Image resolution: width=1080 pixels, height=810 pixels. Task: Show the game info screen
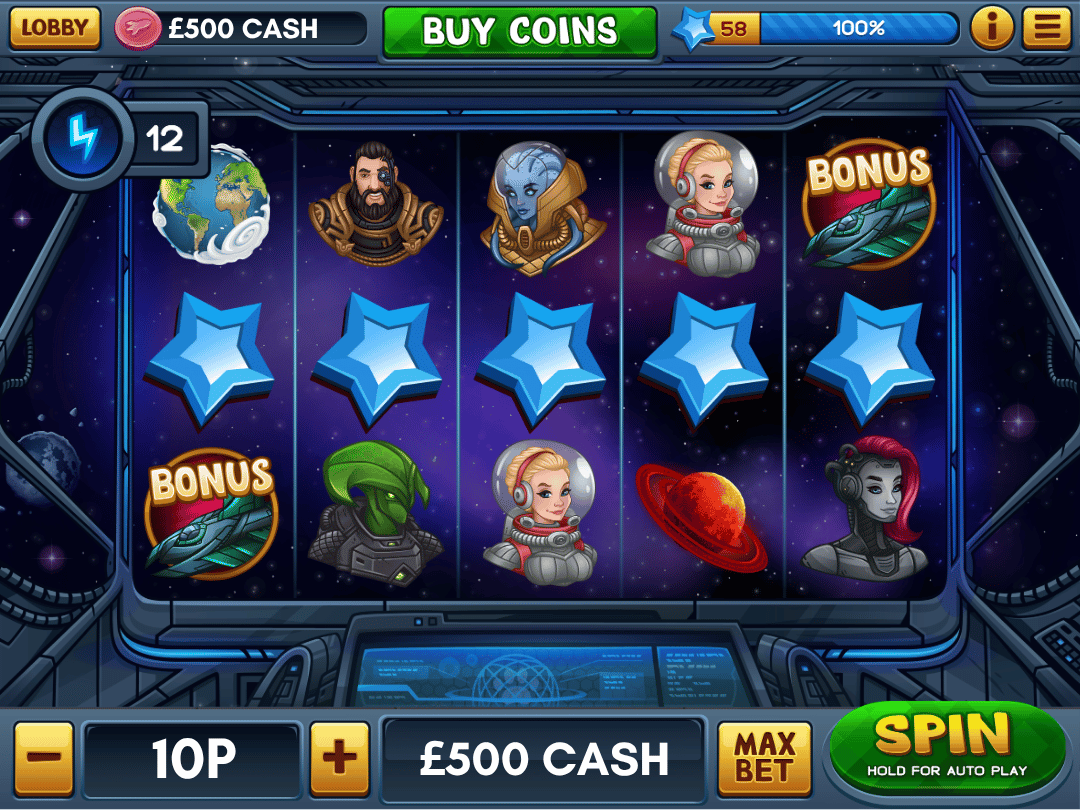click(991, 28)
